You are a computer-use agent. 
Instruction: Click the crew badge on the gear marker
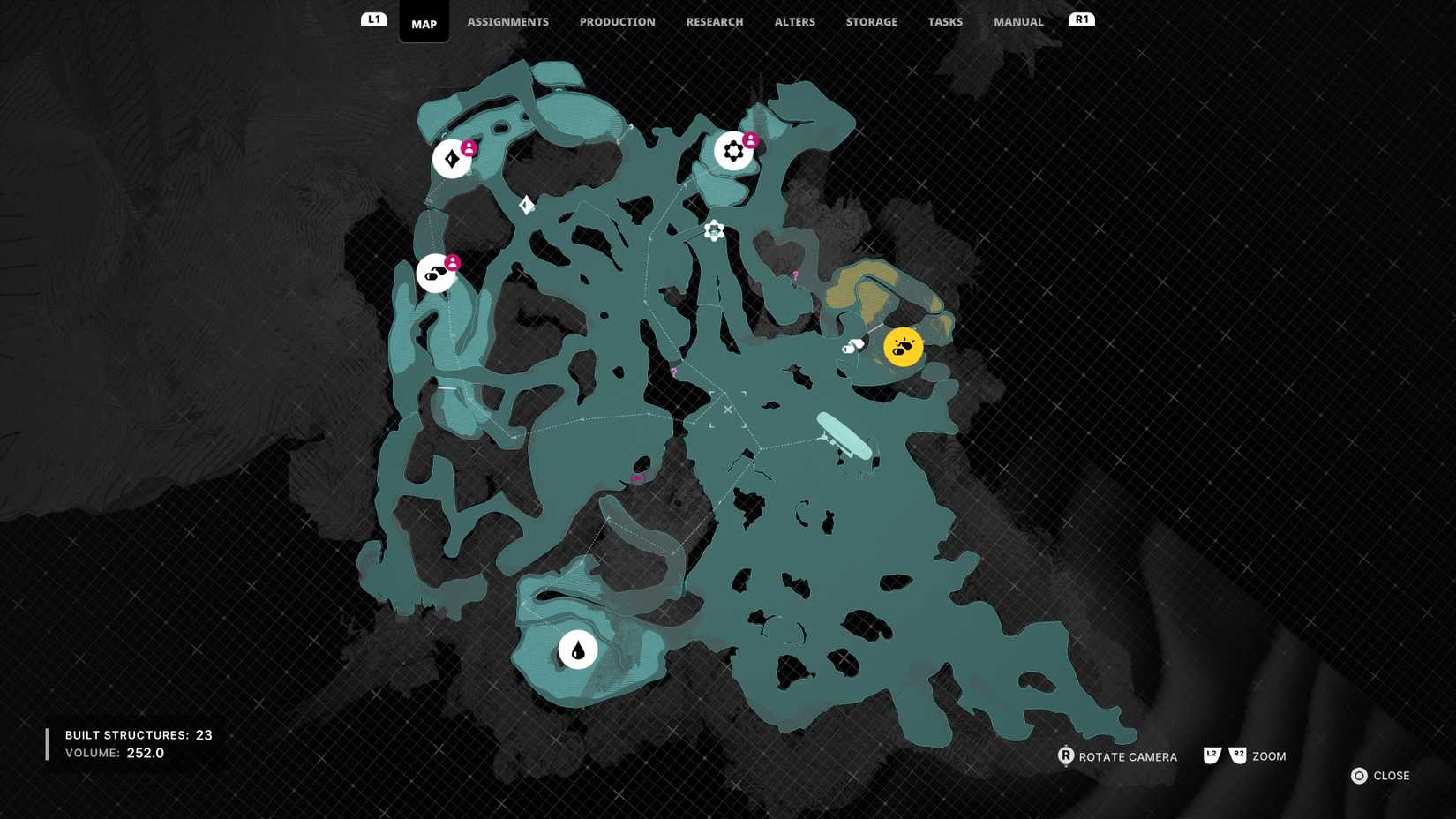click(749, 139)
